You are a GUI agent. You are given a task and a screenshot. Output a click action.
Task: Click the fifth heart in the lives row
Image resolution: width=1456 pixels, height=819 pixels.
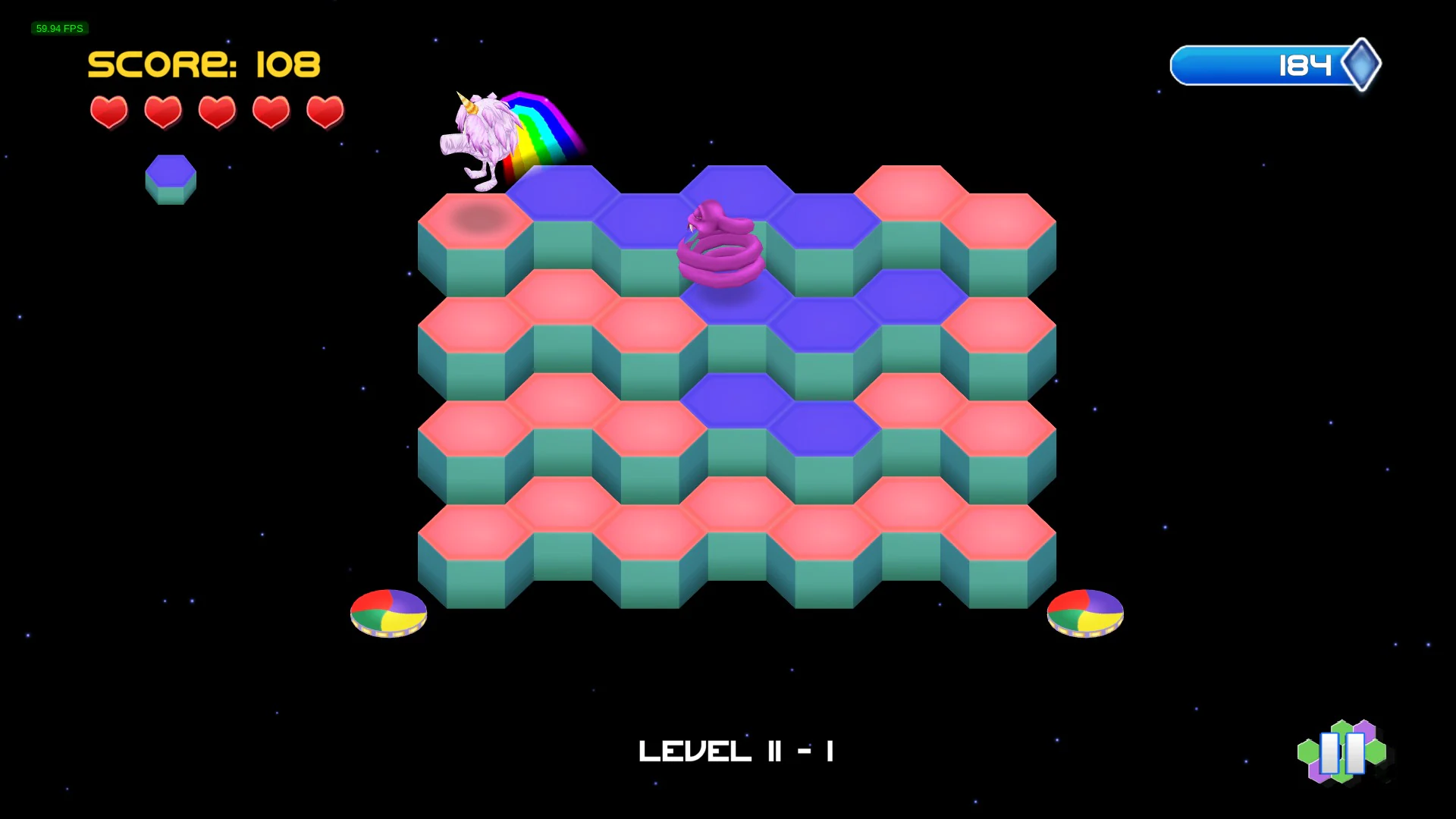coord(325,111)
